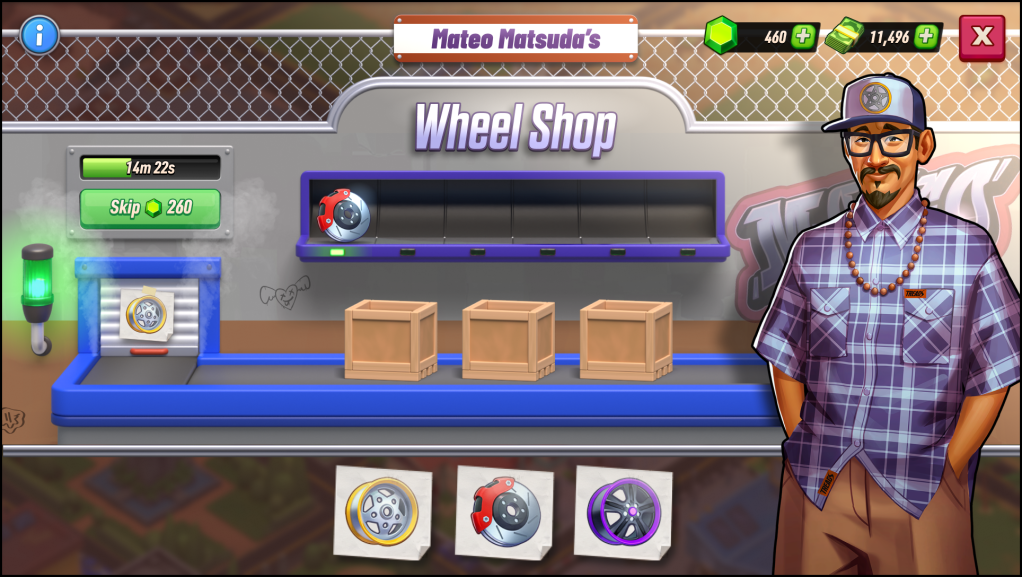Viewport: 1022px width, 577px height.
Task: Skip the timer for 260 gems
Action: (150, 208)
